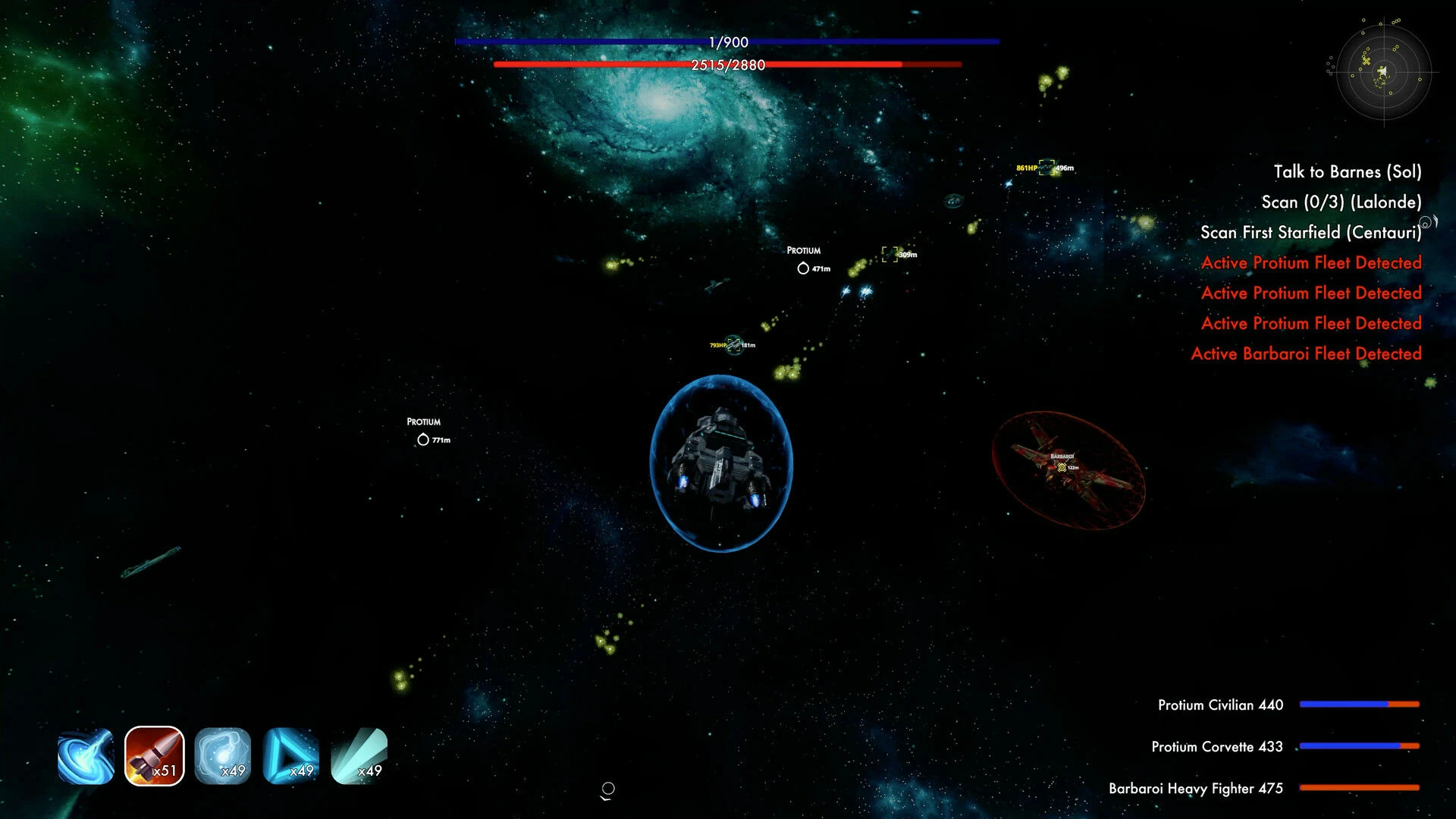Select the Barbaroi target marker on the red ship
Viewport: 1456px width, 819px height.
click(x=1062, y=467)
